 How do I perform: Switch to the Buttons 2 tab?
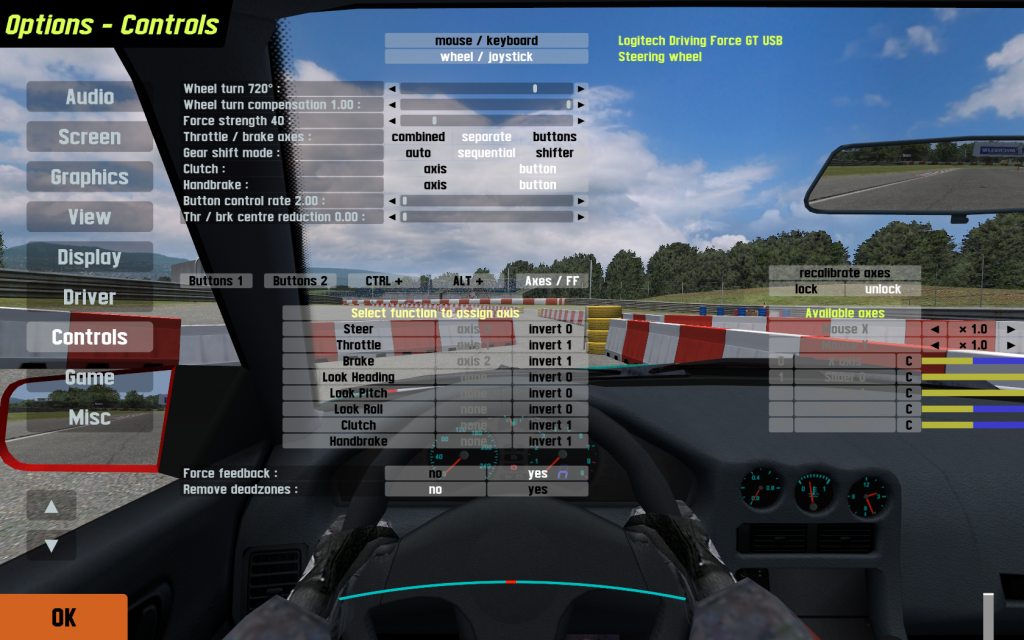[x=300, y=281]
